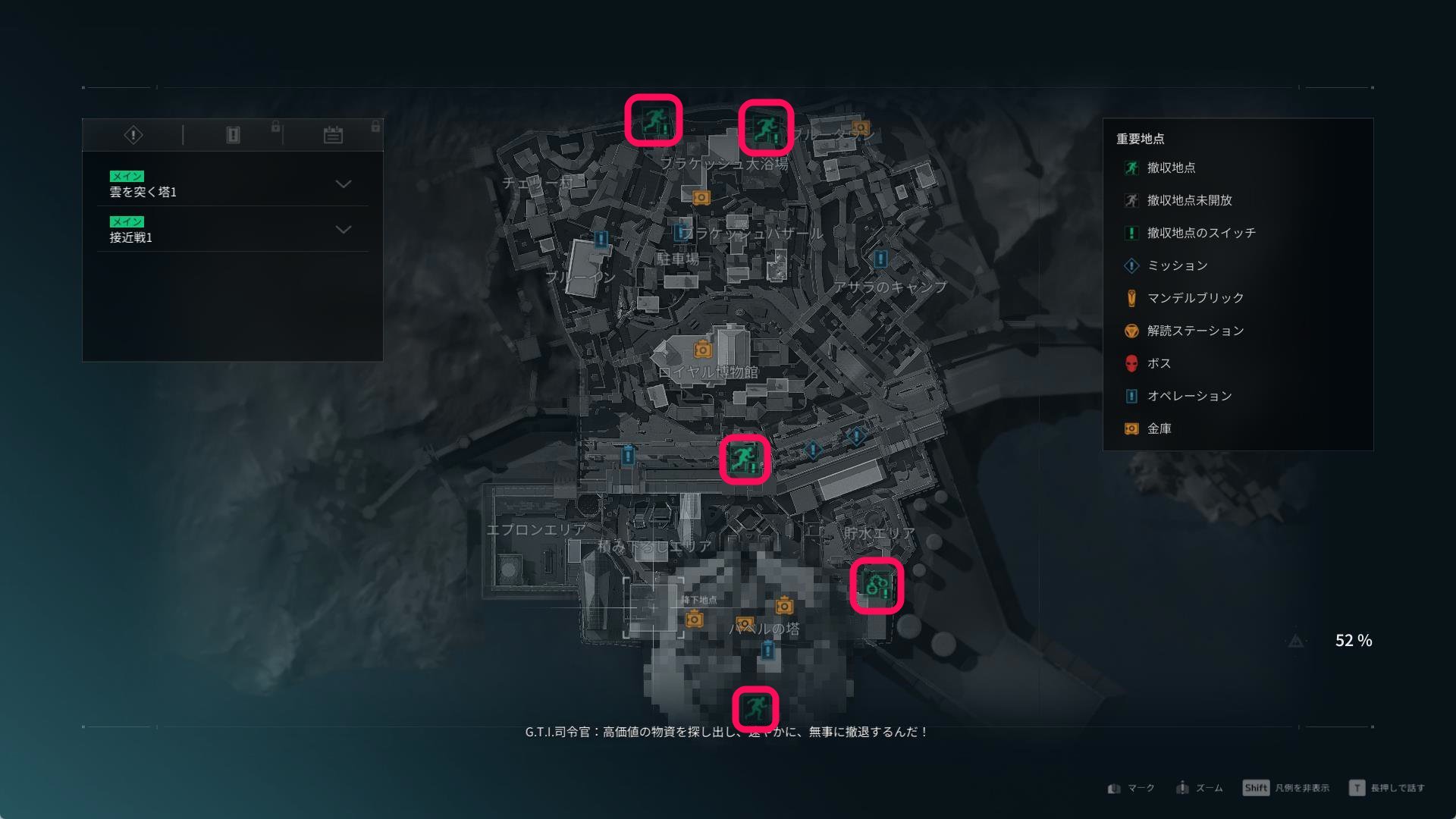Click the 52% progress indicator
Screen dimensions: 1456x819
click(x=1354, y=641)
